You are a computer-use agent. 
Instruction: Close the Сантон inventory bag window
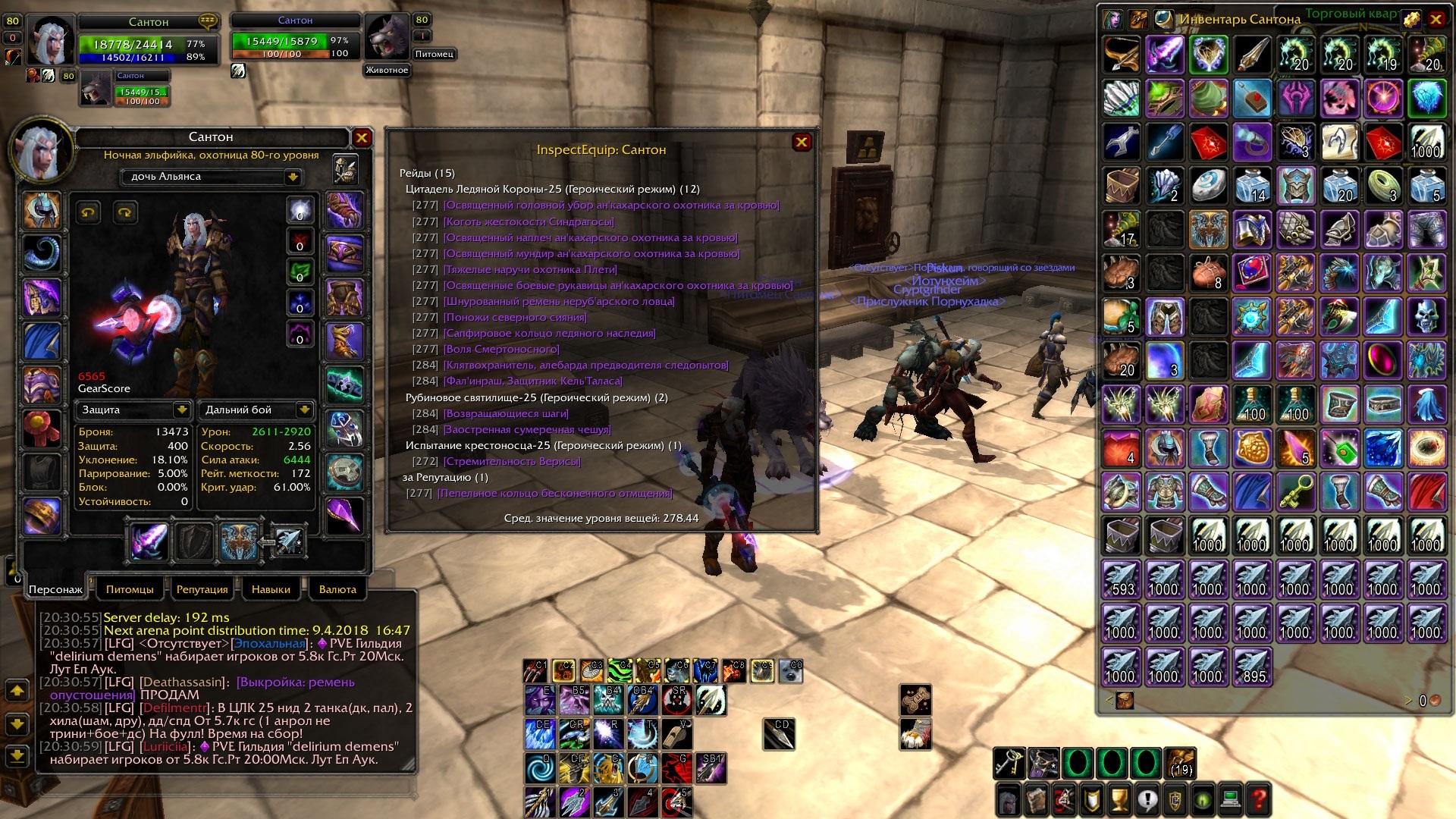click(x=1436, y=19)
